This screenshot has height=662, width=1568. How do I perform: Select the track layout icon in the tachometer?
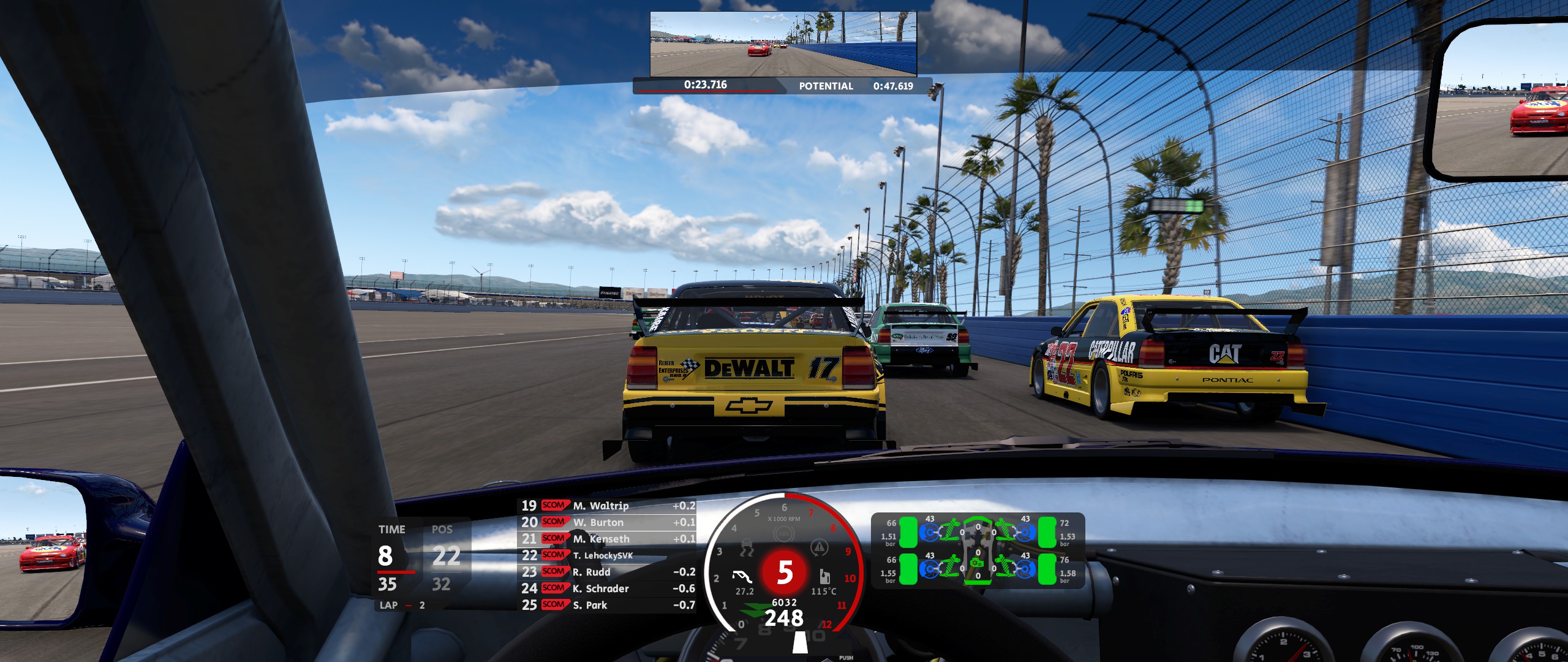point(744,577)
